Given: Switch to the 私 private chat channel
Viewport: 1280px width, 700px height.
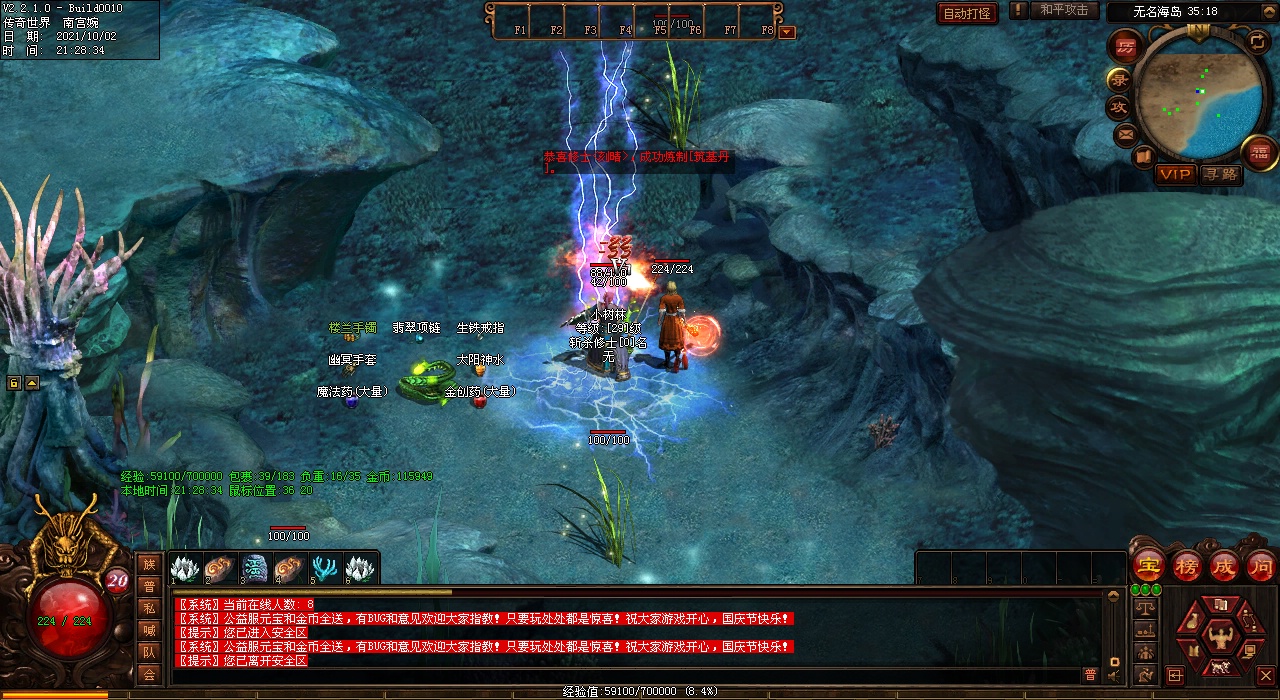Looking at the screenshot, I should click(149, 608).
